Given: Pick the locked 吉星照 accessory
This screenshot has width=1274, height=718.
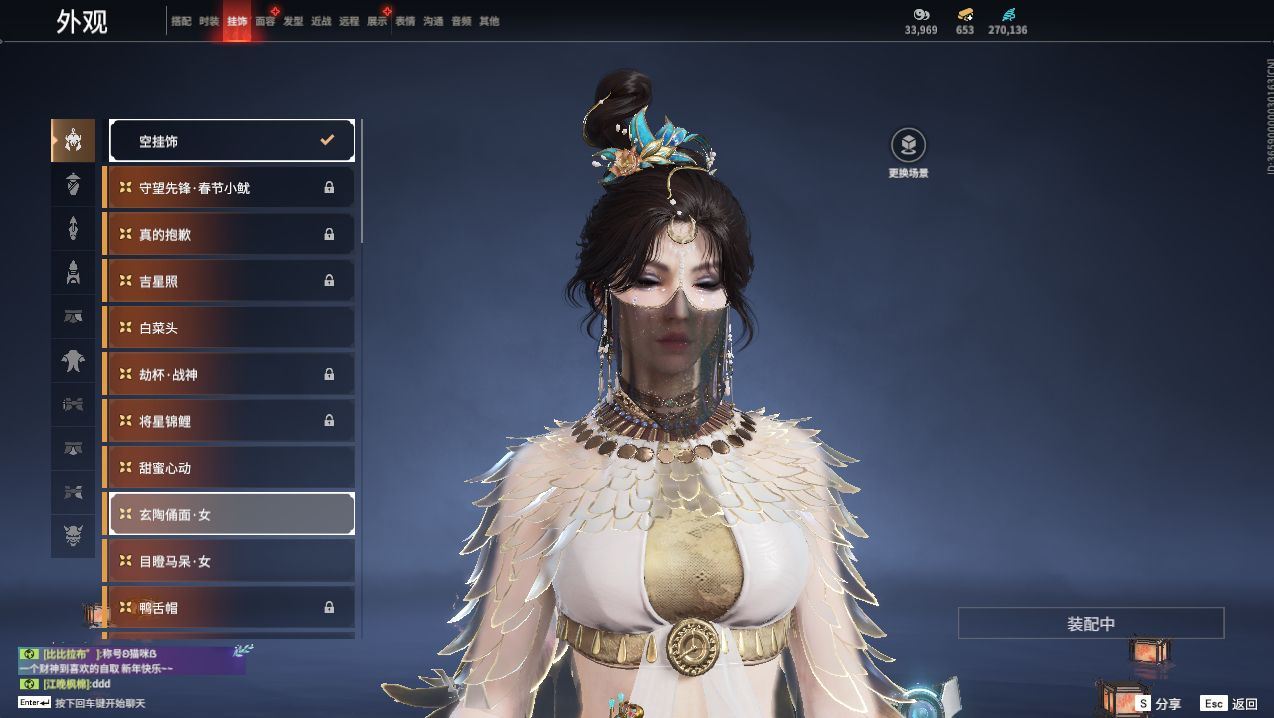Looking at the screenshot, I should tap(230, 281).
